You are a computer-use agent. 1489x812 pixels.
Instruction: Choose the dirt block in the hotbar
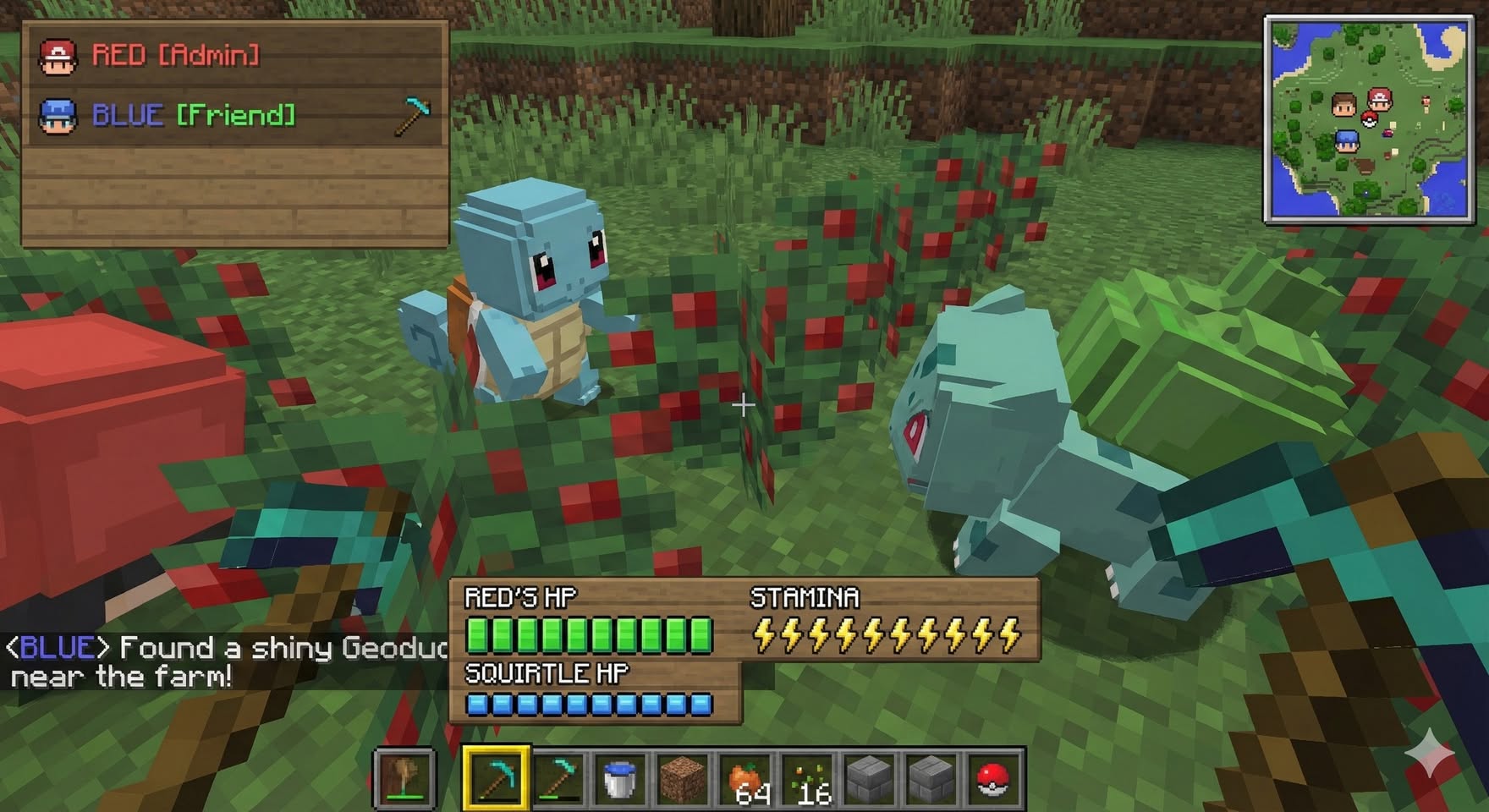pos(681,778)
